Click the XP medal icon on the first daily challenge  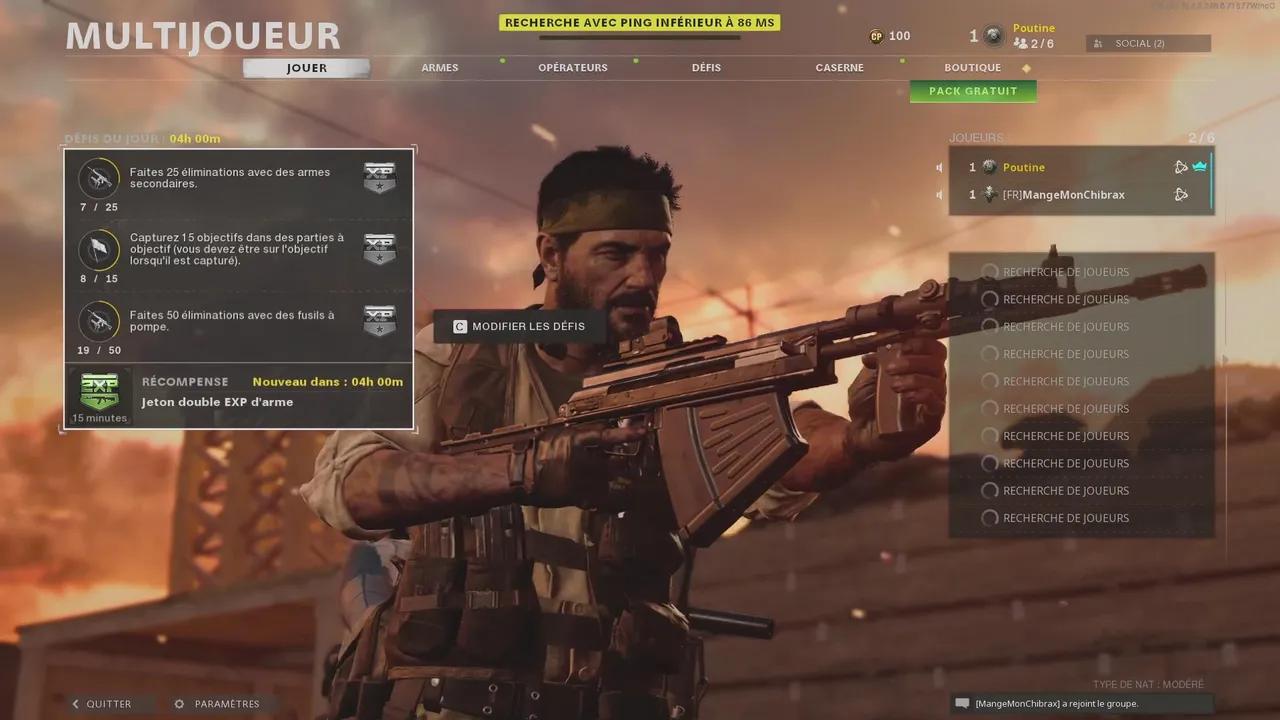(x=379, y=178)
